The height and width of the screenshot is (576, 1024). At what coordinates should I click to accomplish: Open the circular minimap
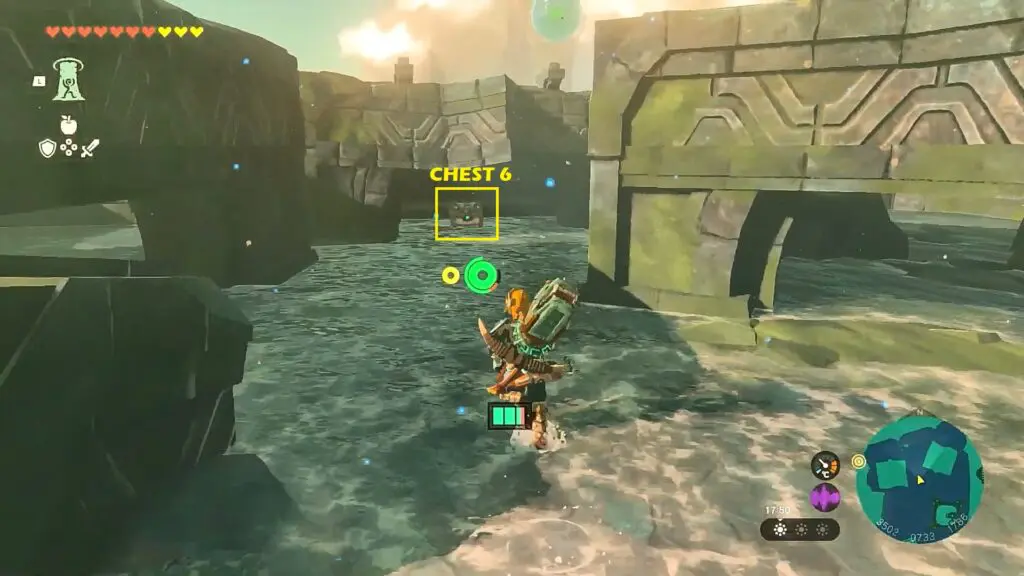click(x=919, y=480)
